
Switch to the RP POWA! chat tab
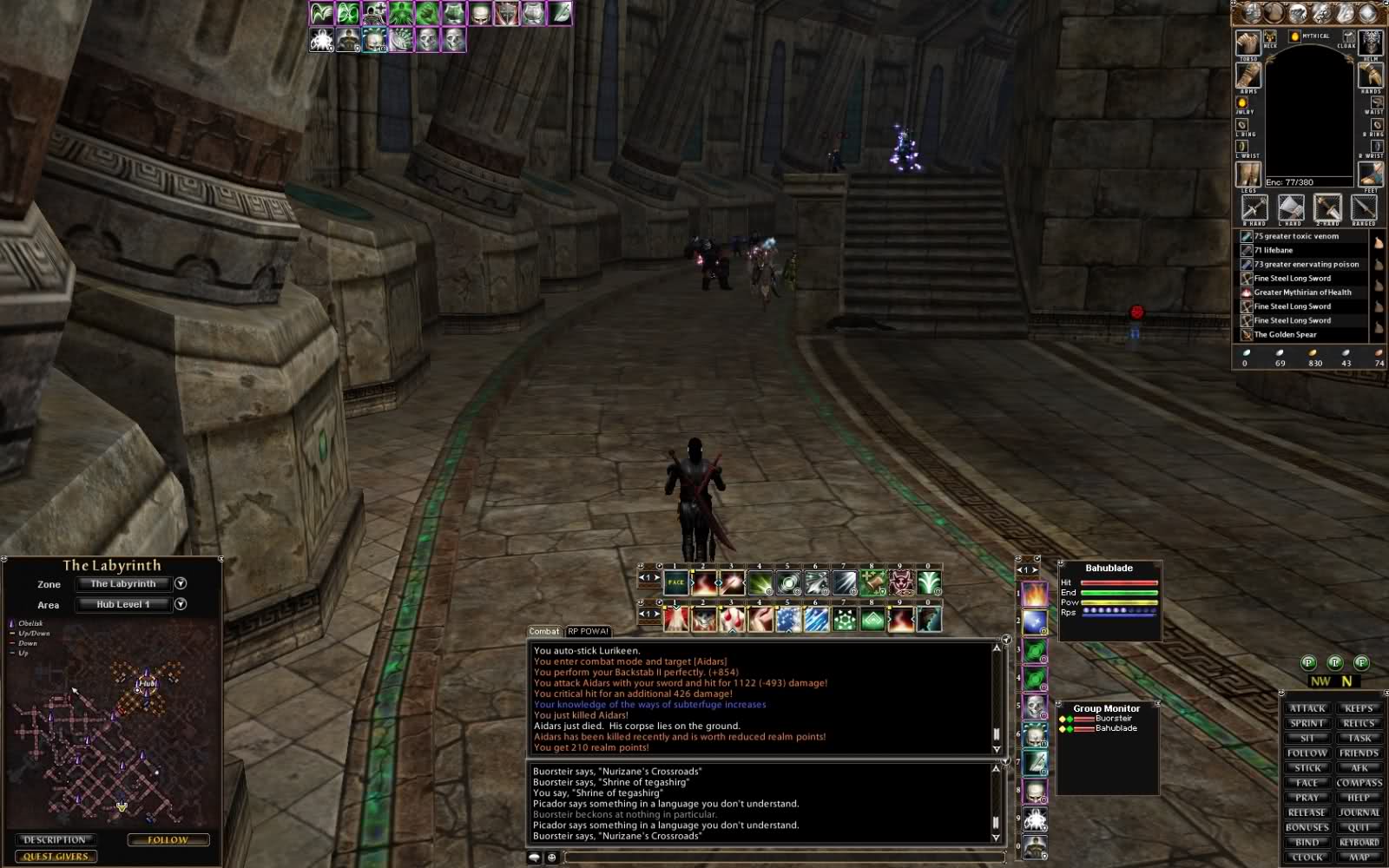pyautogui.click(x=589, y=631)
